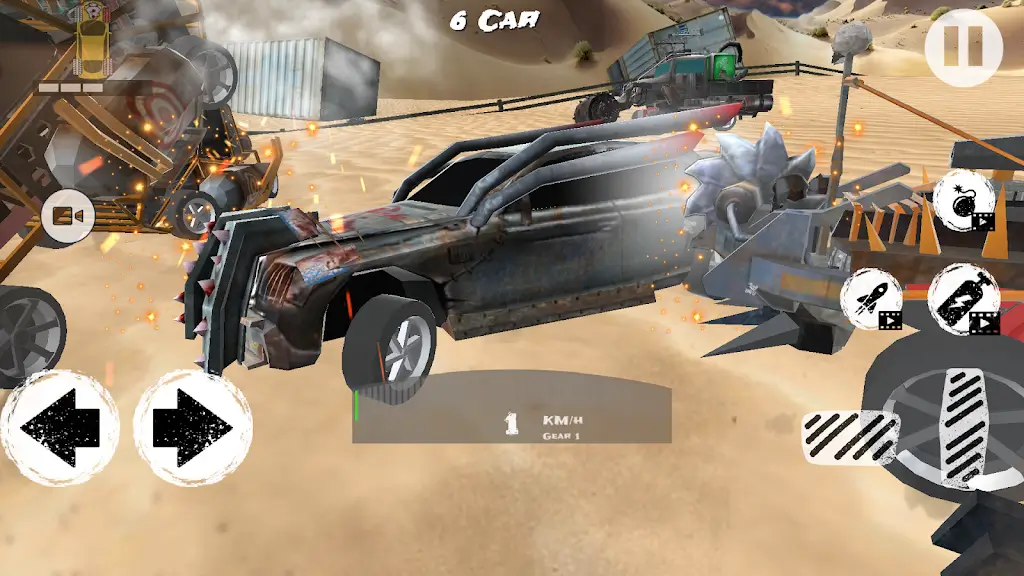
Task: Pause the game with the pause button
Action: [x=963, y=48]
